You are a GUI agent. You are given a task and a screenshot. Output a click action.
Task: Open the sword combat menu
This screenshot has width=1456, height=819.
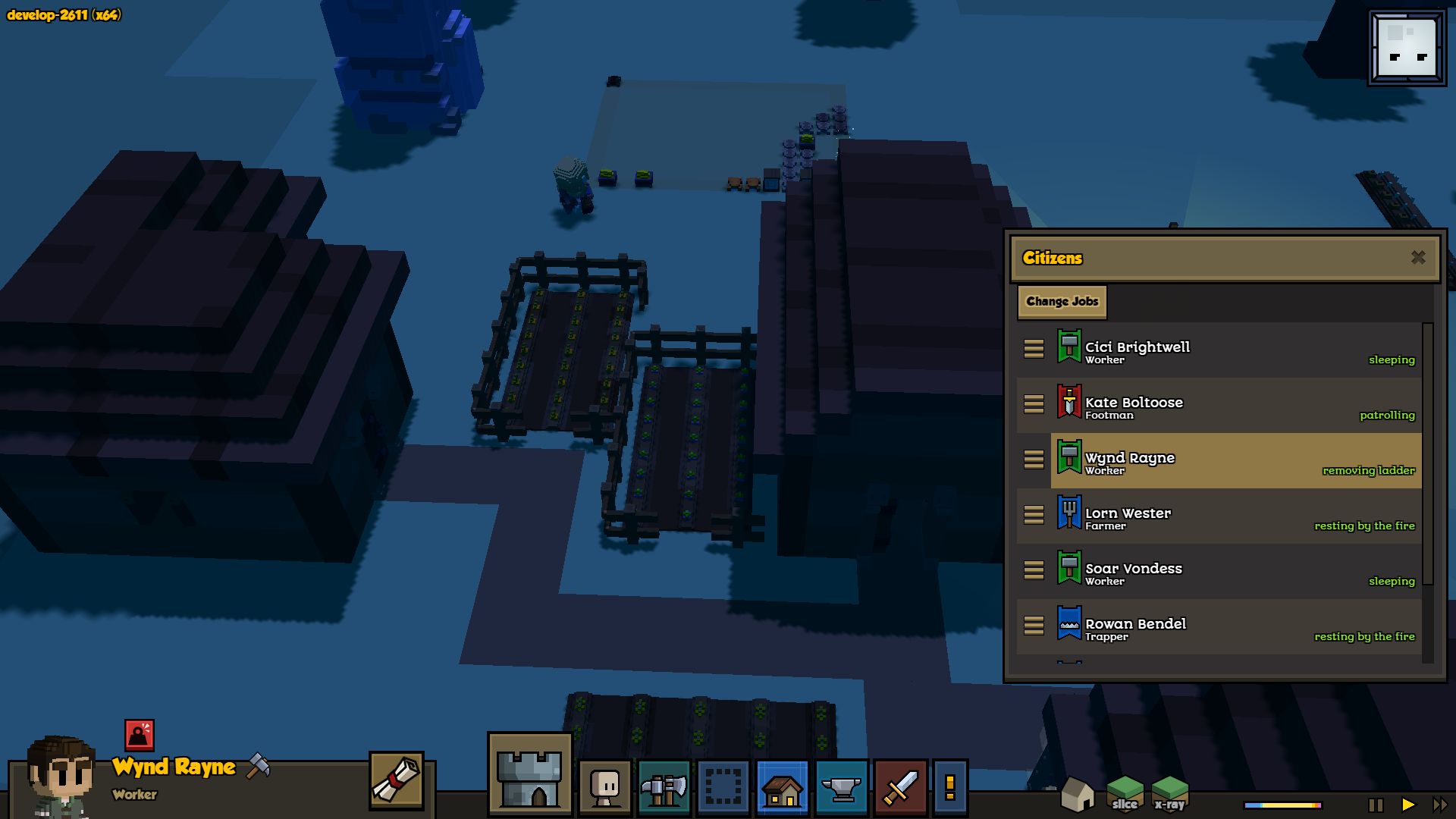[x=901, y=788]
